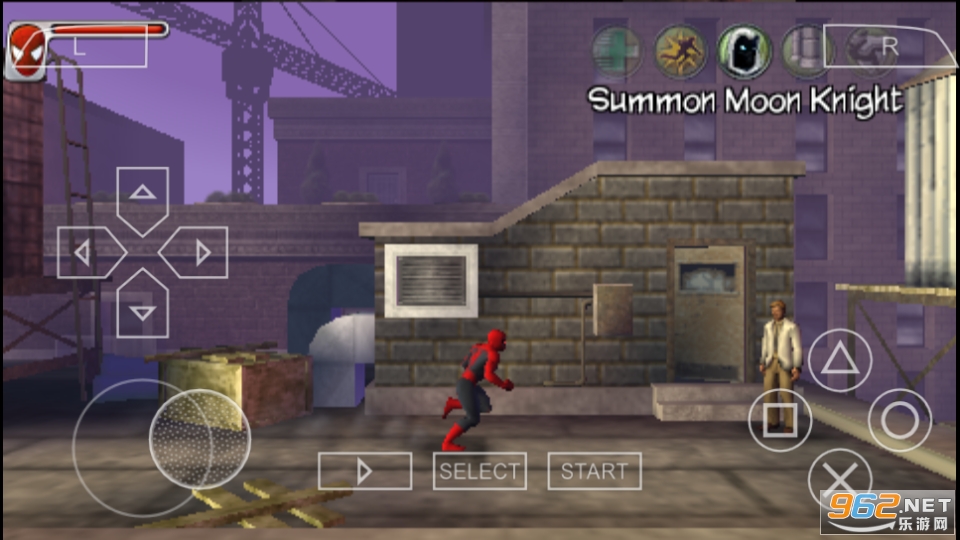Tap the cross touch button
This screenshot has height=540, width=960.
(x=840, y=479)
